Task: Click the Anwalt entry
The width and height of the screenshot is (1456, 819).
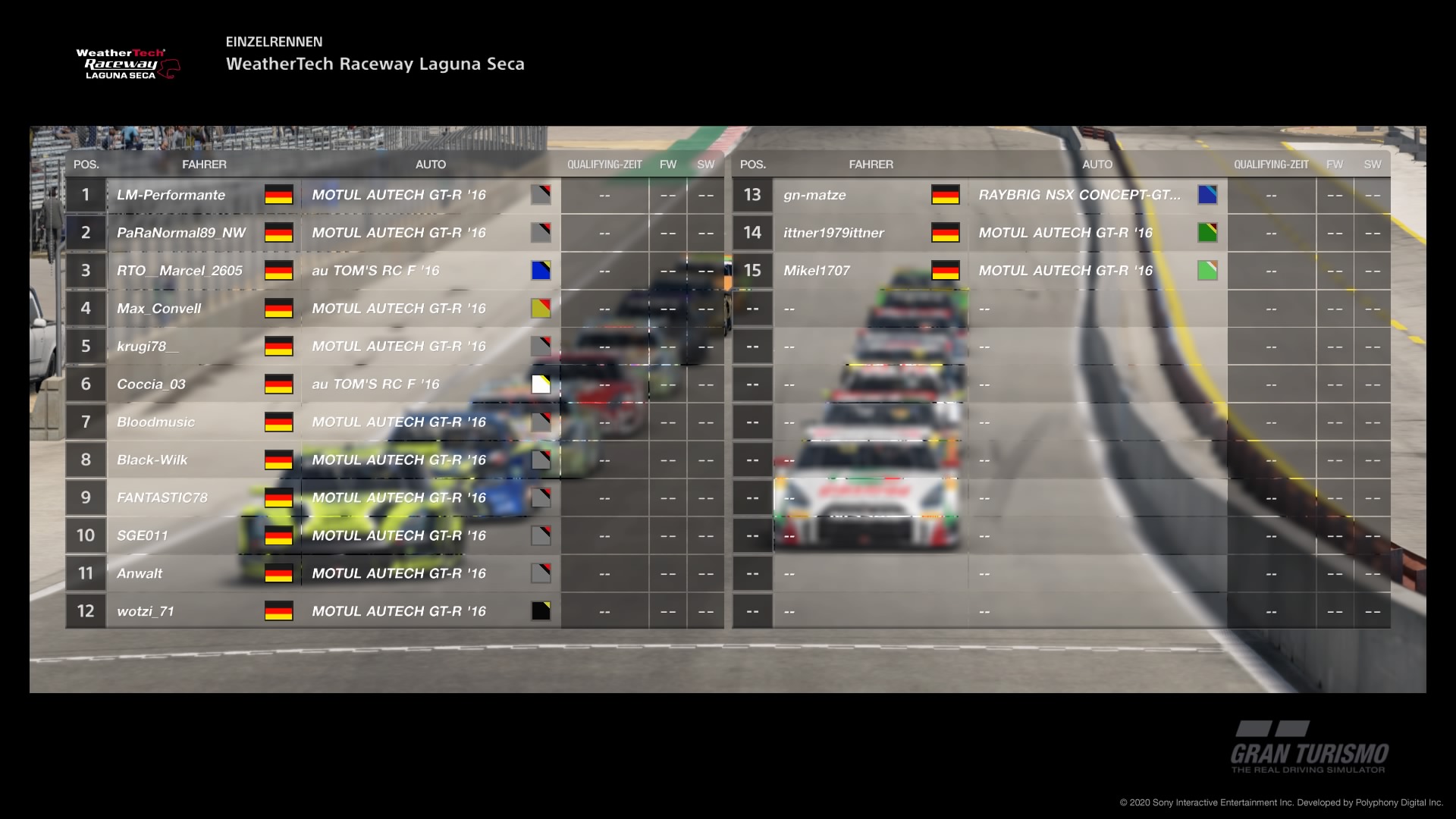Action: point(140,574)
